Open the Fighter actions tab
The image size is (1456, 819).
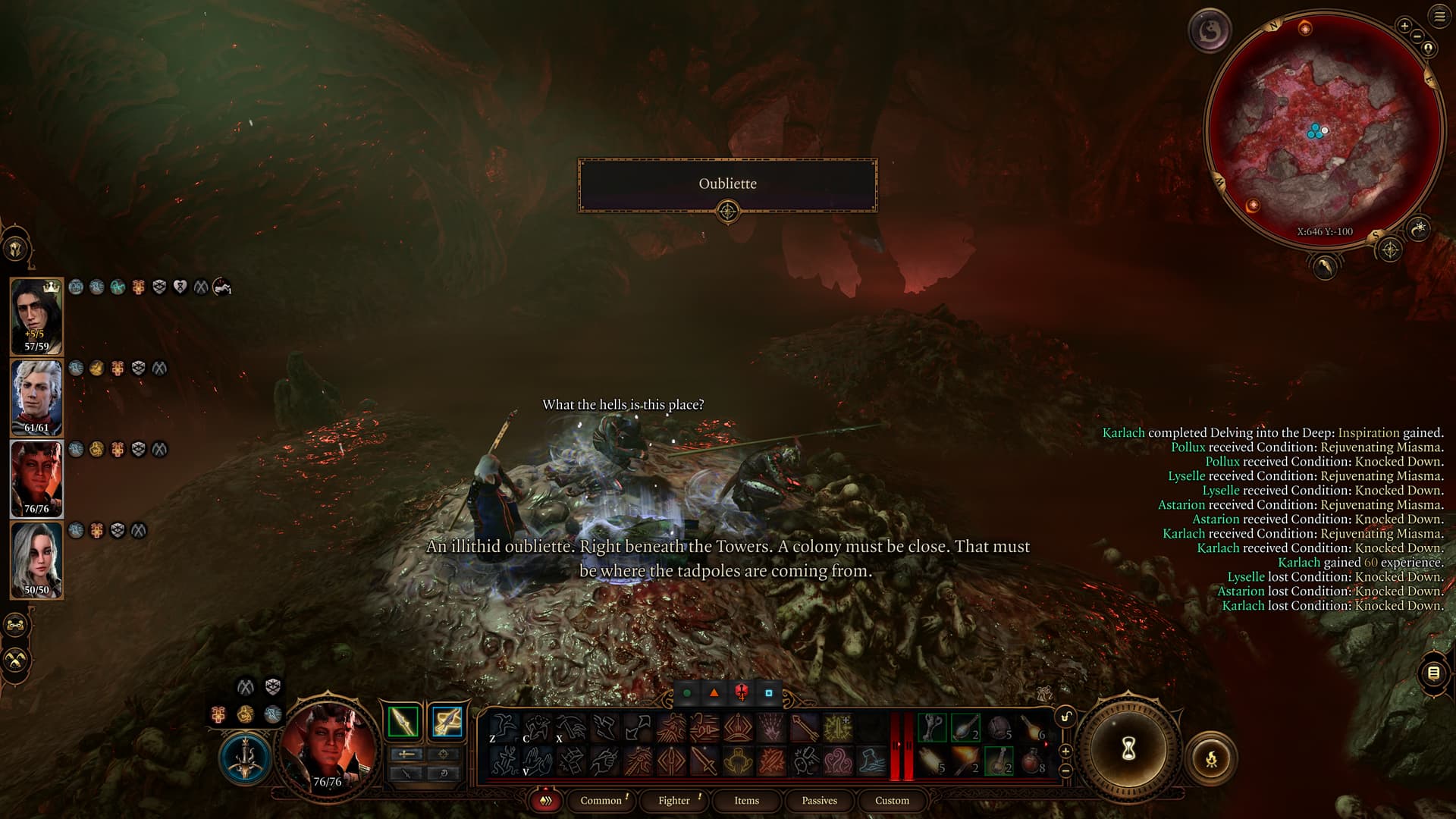tap(674, 800)
